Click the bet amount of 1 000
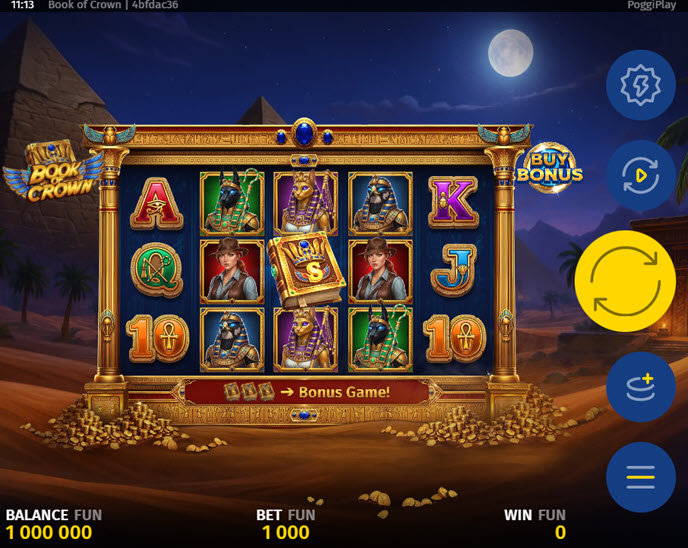Screen dimensions: 688x548 [x=285, y=532]
